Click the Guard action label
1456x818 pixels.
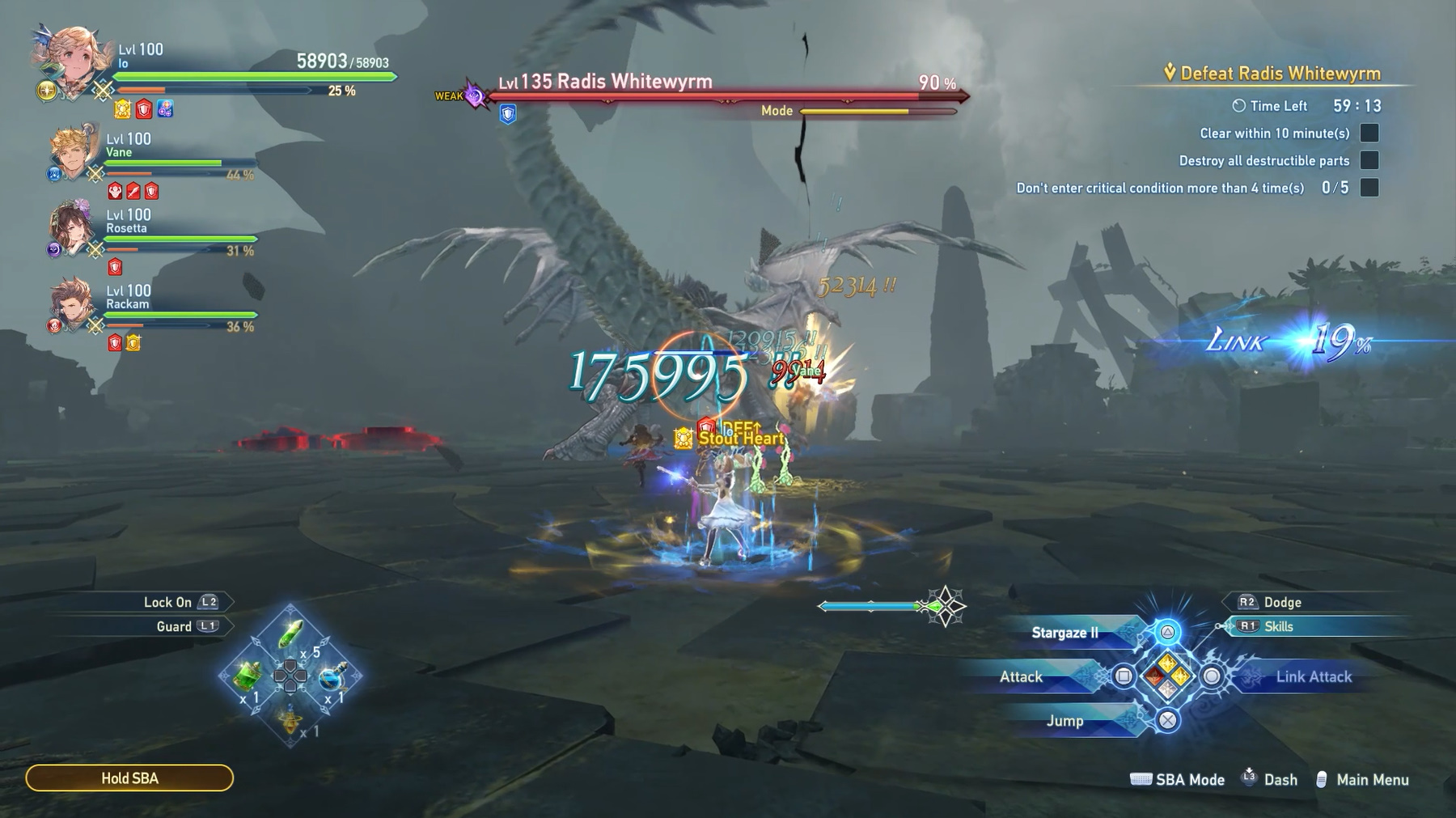[x=174, y=626]
